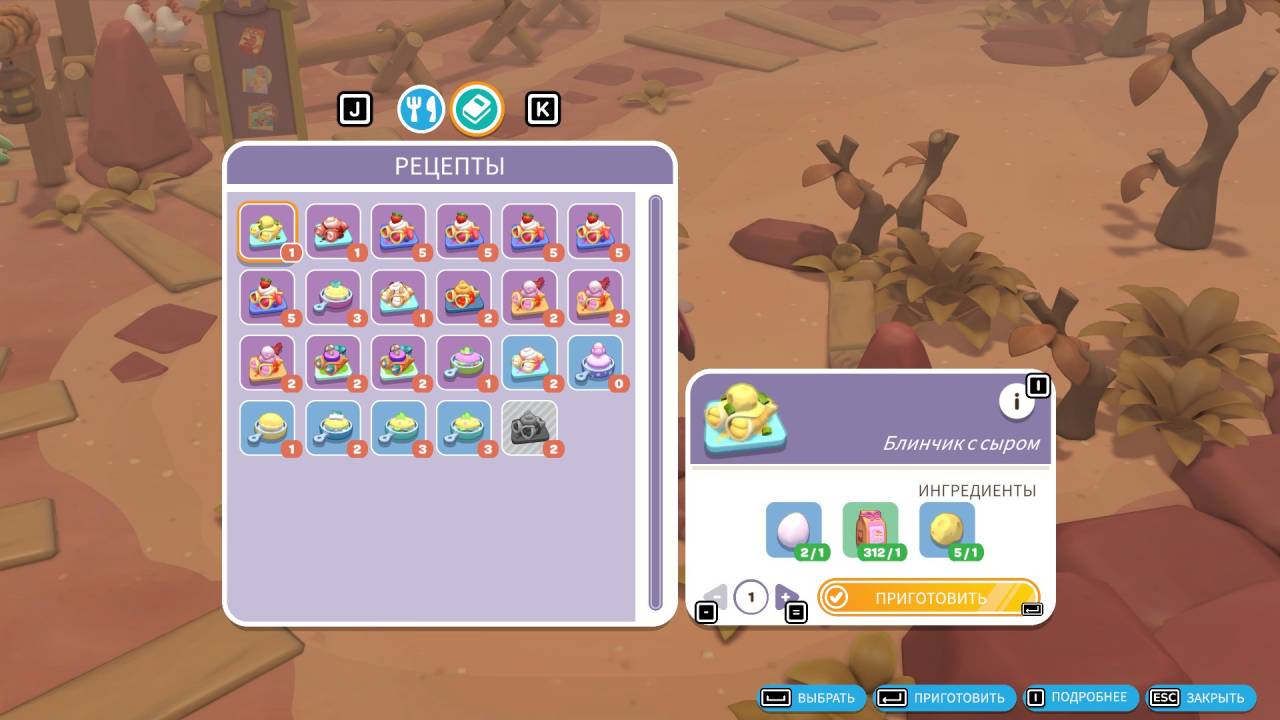
Task: Click the flour bag ingredient slot
Action: 871,530
